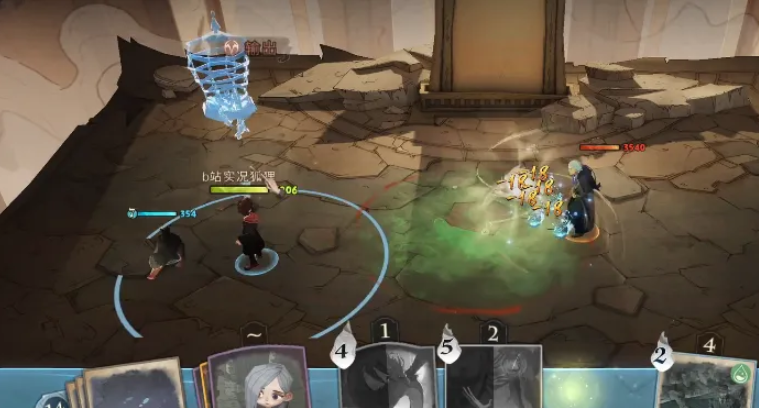
Task: Play the 4-cost dark creature card
Action: pos(389,378)
